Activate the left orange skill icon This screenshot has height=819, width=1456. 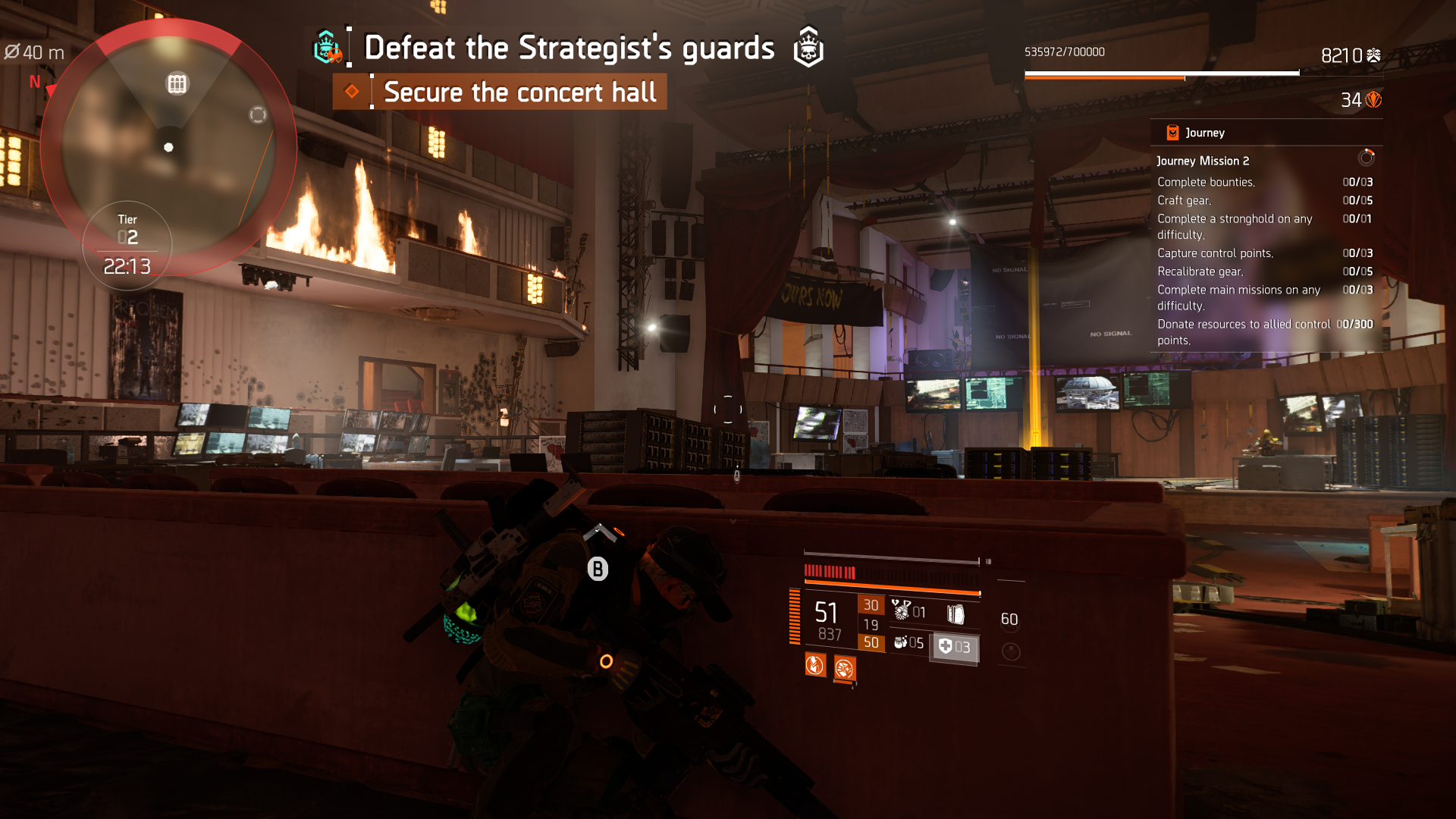tap(815, 666)
